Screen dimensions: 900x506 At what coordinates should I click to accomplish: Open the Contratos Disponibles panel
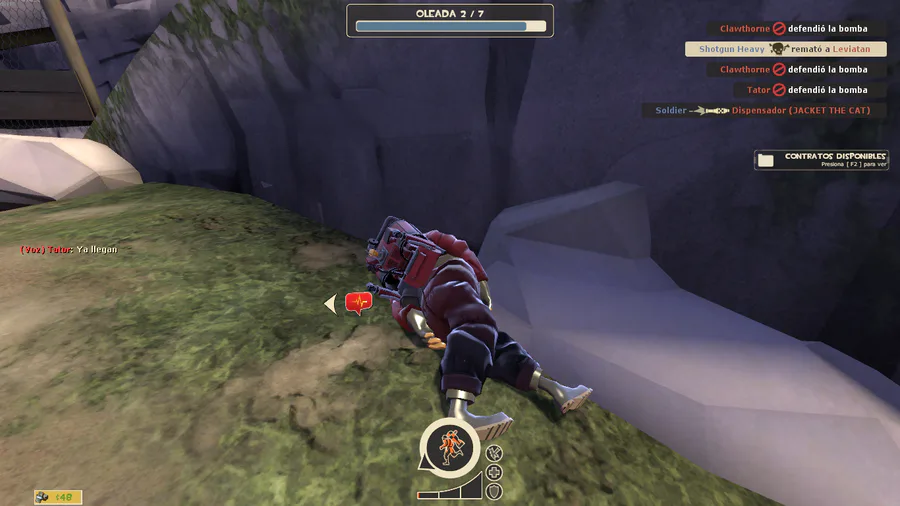pos(821,160)
